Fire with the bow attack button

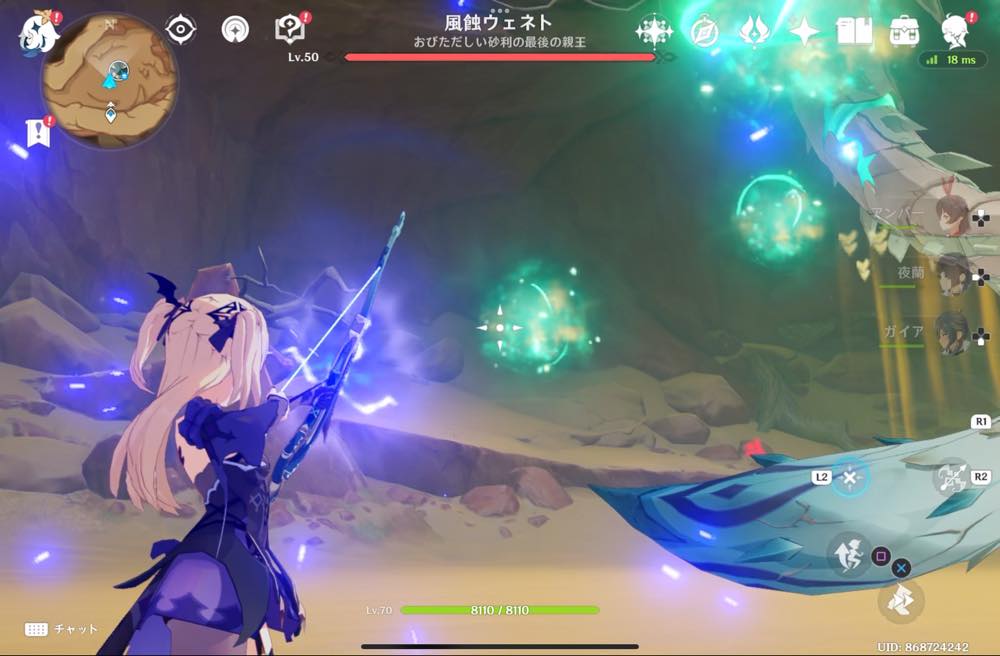(x=950, y=476)
